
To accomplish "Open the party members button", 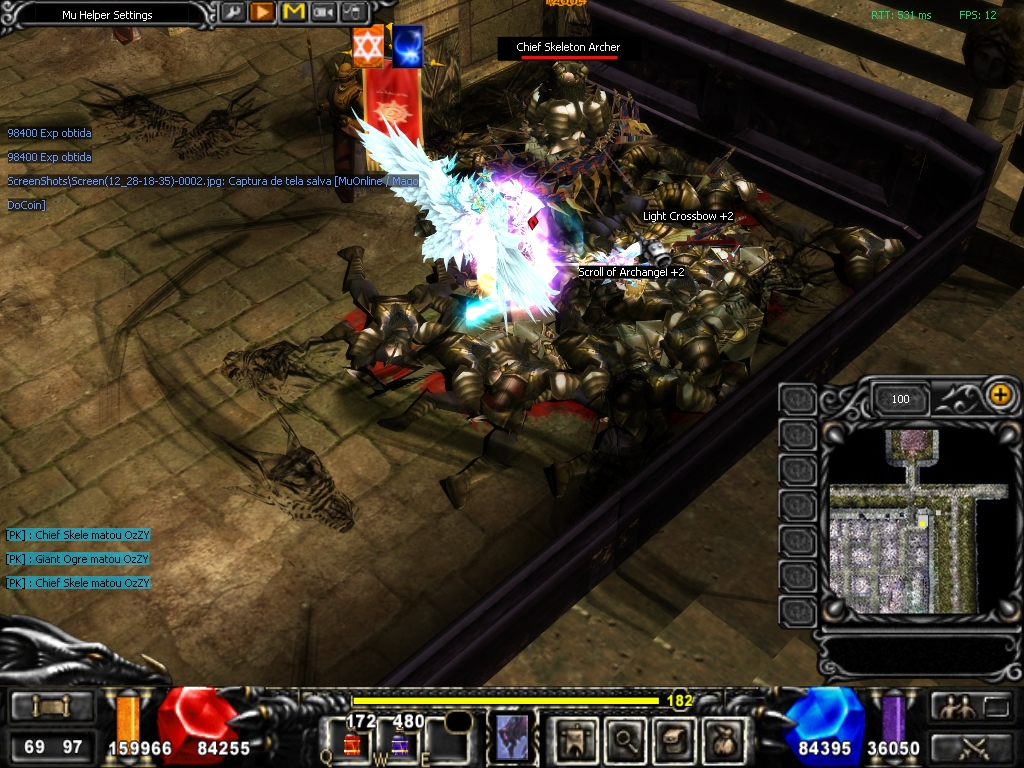I will coord(953,707).
